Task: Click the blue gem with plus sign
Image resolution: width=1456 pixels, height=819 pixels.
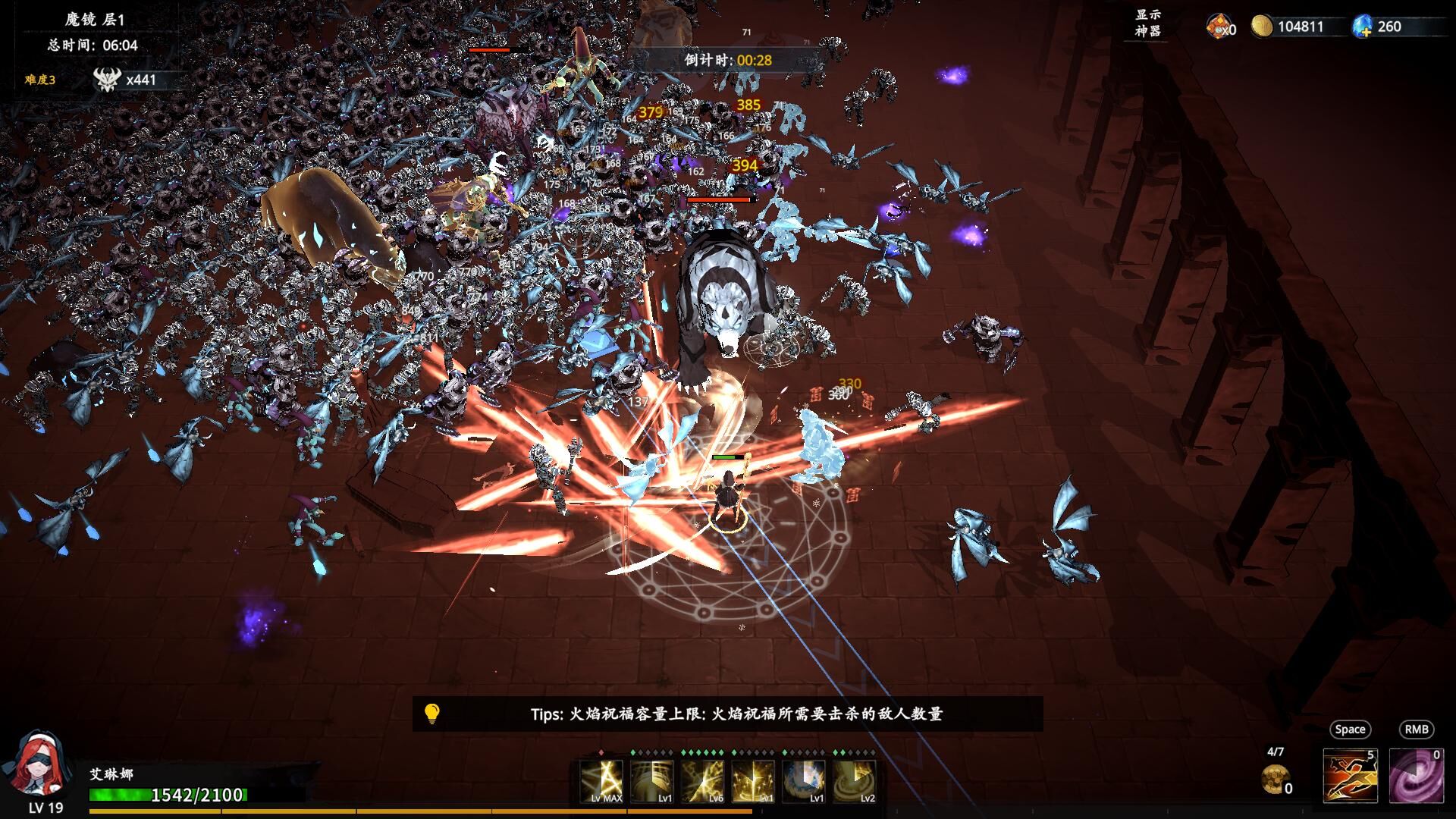Action: [x=1363, y=27]
